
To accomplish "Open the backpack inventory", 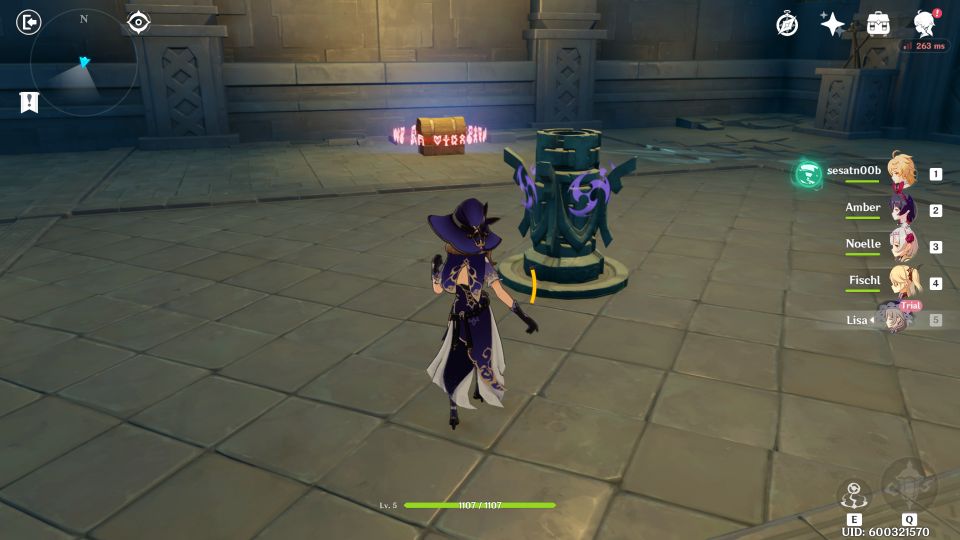I will [878, 24].
